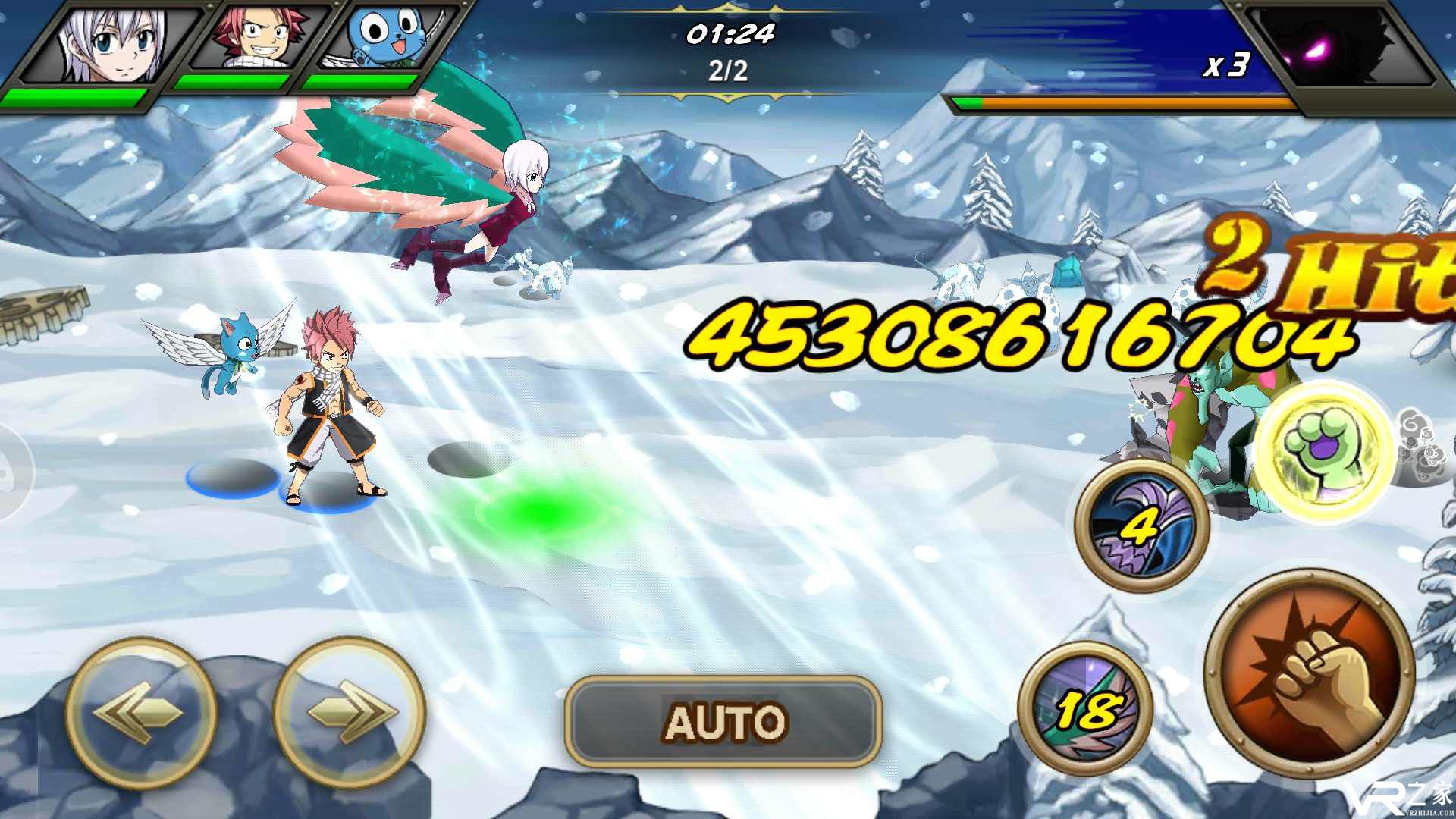Hit the fist basic attack button
This screenshot has height=819, width=1456.
pyautogui.click(x=1310, y=672)
